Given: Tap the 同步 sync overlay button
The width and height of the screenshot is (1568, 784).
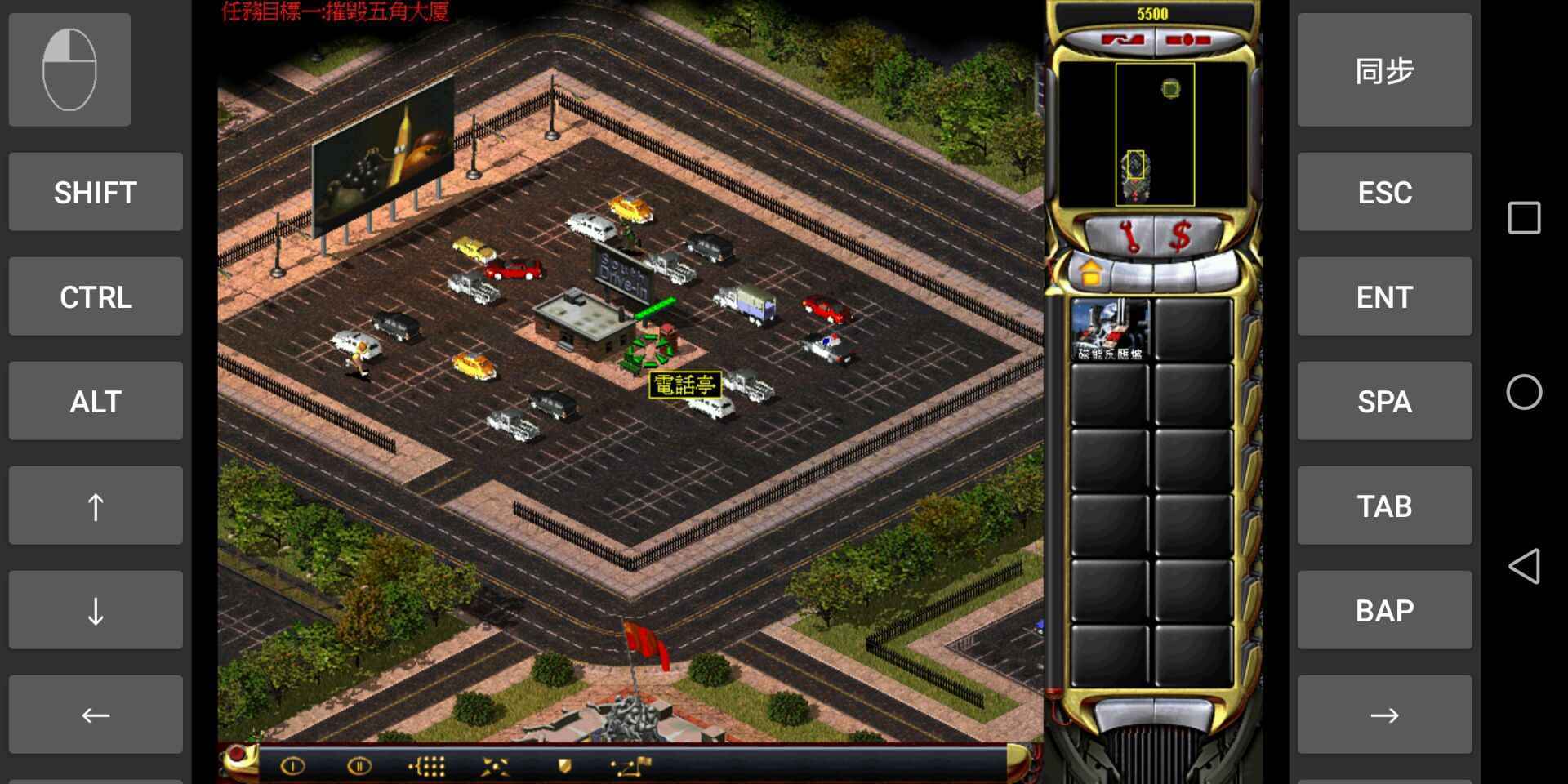Looking at the screenshot, I should tap(1384, 70).
